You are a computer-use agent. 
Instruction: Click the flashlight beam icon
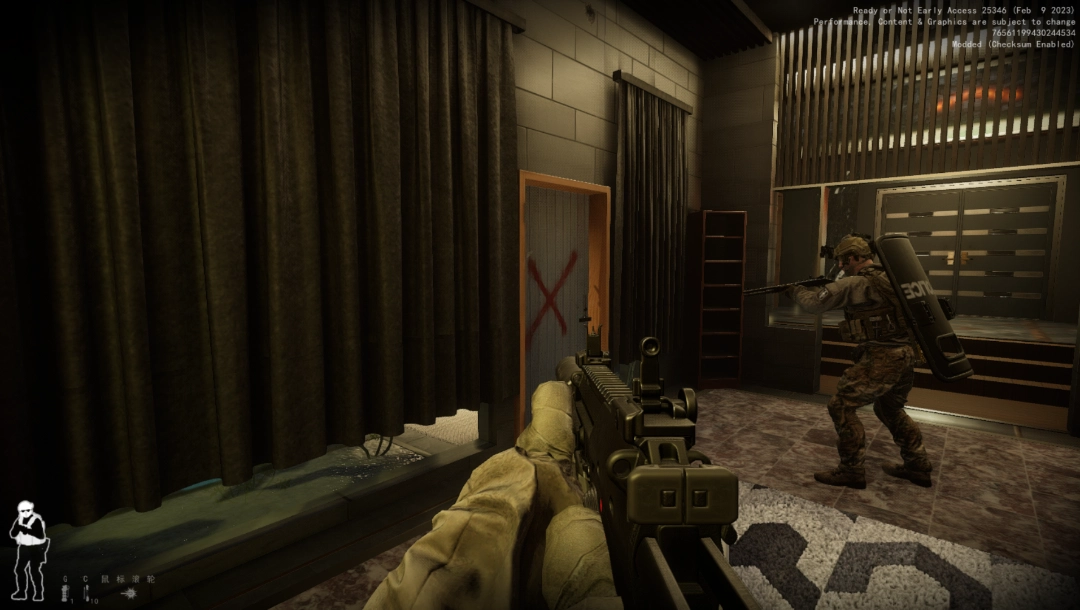(x=130, y=594)
